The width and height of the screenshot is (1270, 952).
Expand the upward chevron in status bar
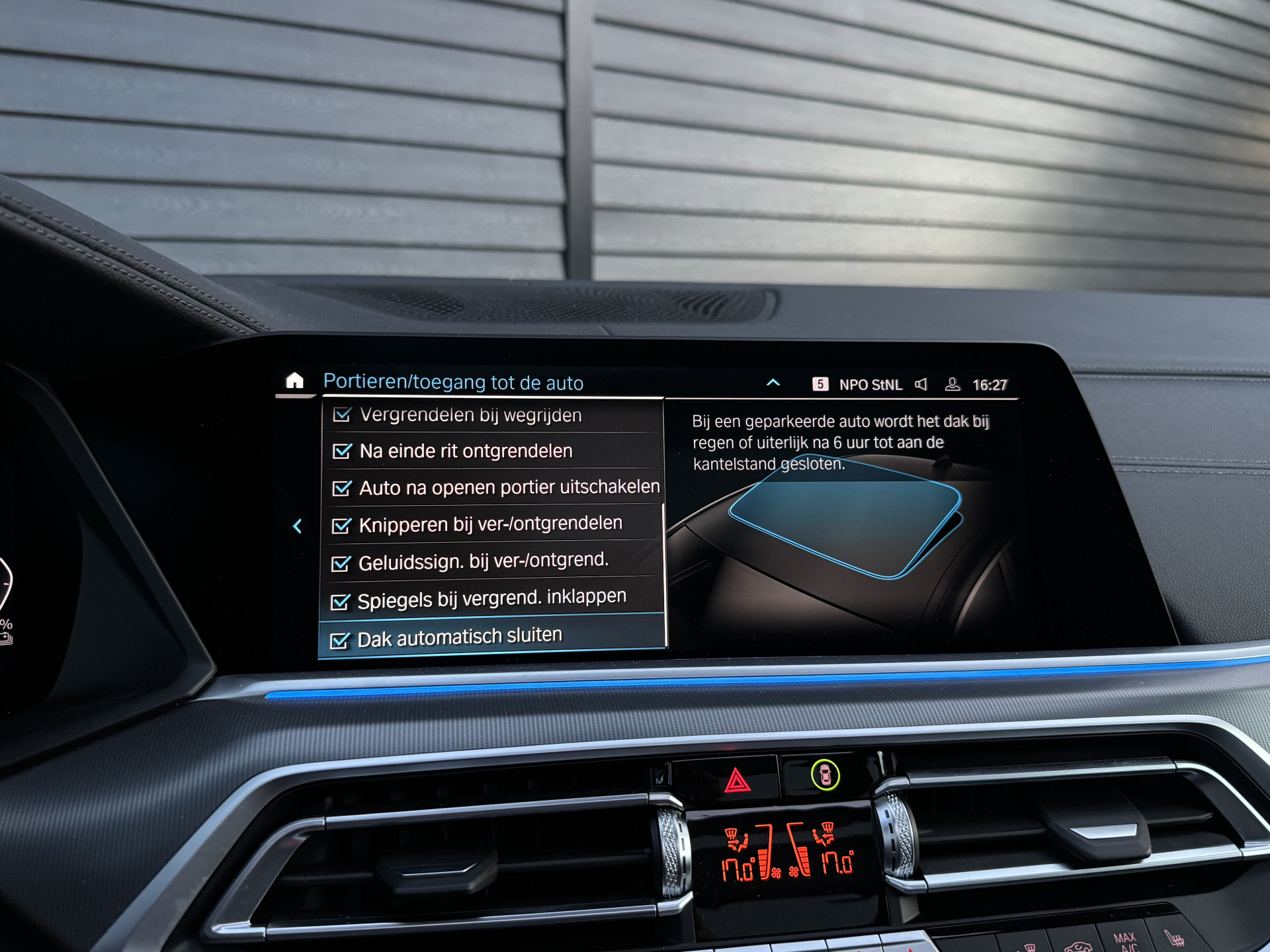(x=773, y=383)
